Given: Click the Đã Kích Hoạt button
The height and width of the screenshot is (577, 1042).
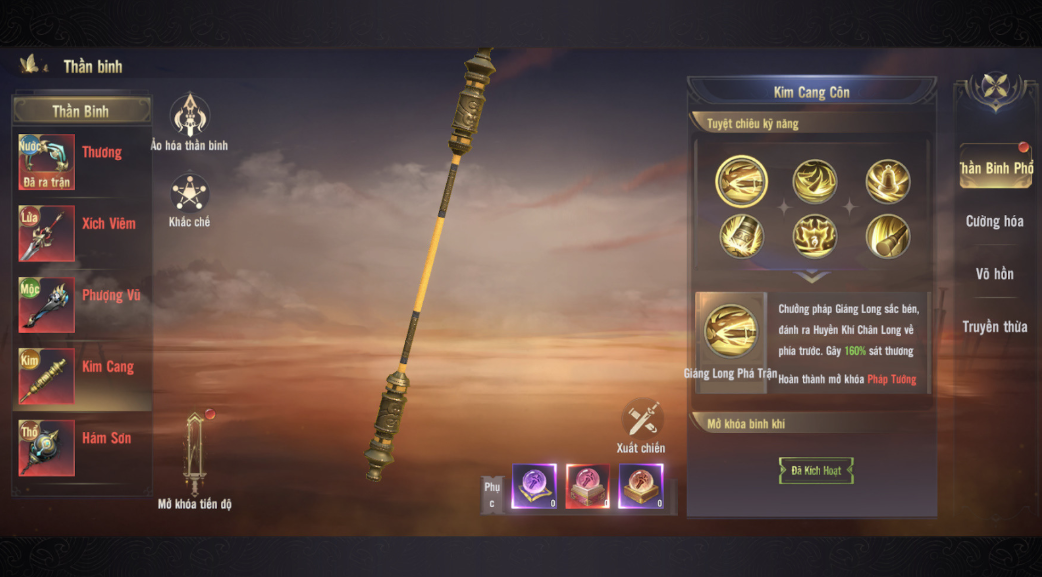Looking at the screenshot, I should point(816,471).
